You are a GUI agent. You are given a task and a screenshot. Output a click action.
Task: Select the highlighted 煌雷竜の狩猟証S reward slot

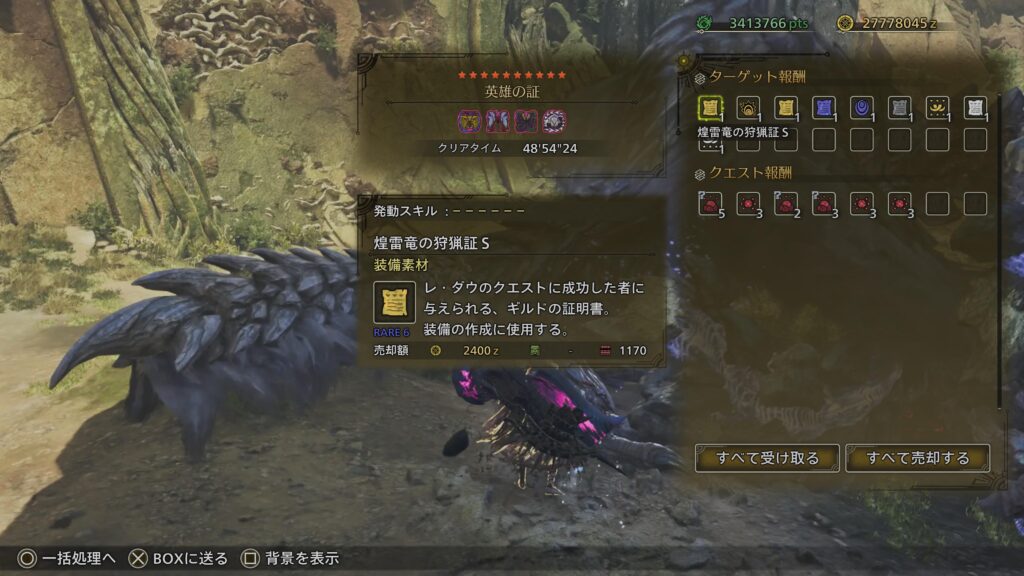point(711,108)
